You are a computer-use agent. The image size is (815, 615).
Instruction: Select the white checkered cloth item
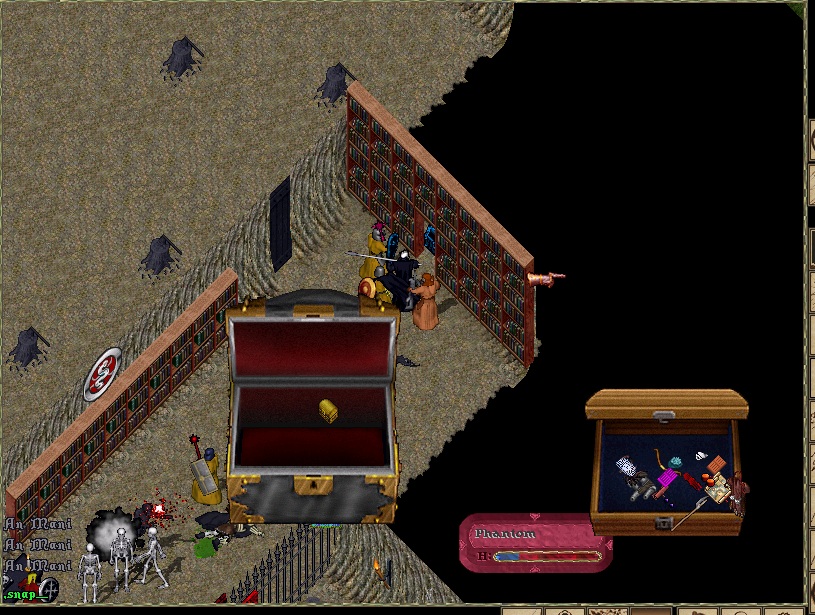coord(626,467)
